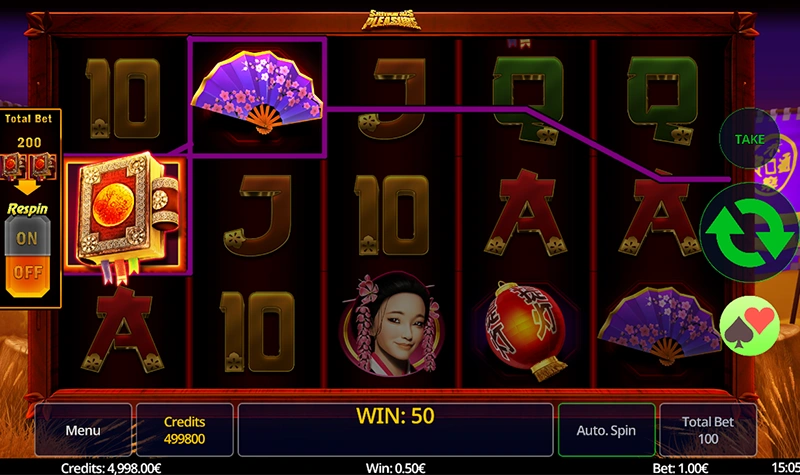Collect winnings with the TAKE button
This screenshot has width=800, height=475.
pos(749,140)
